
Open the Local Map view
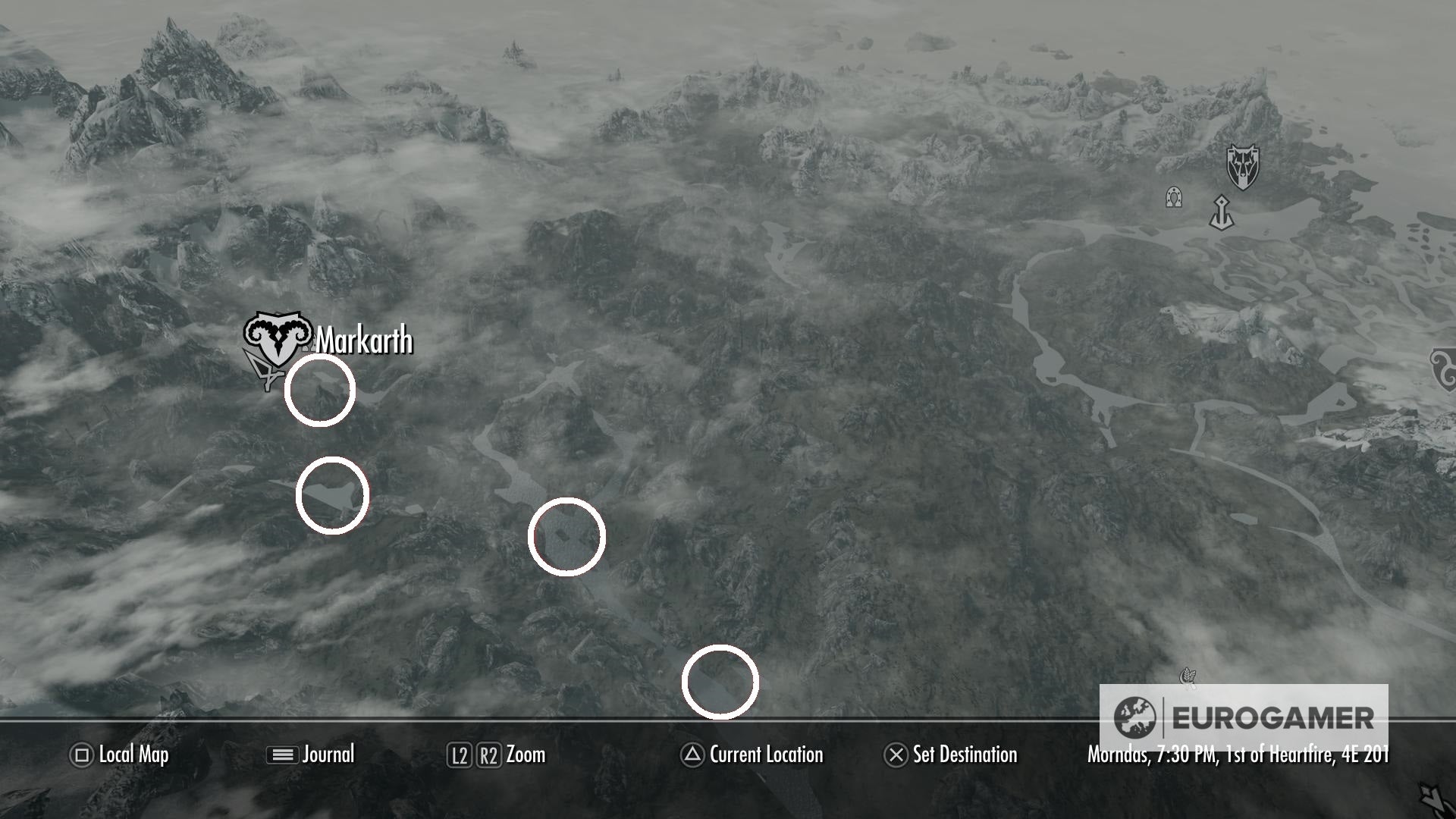coord(133,755)
